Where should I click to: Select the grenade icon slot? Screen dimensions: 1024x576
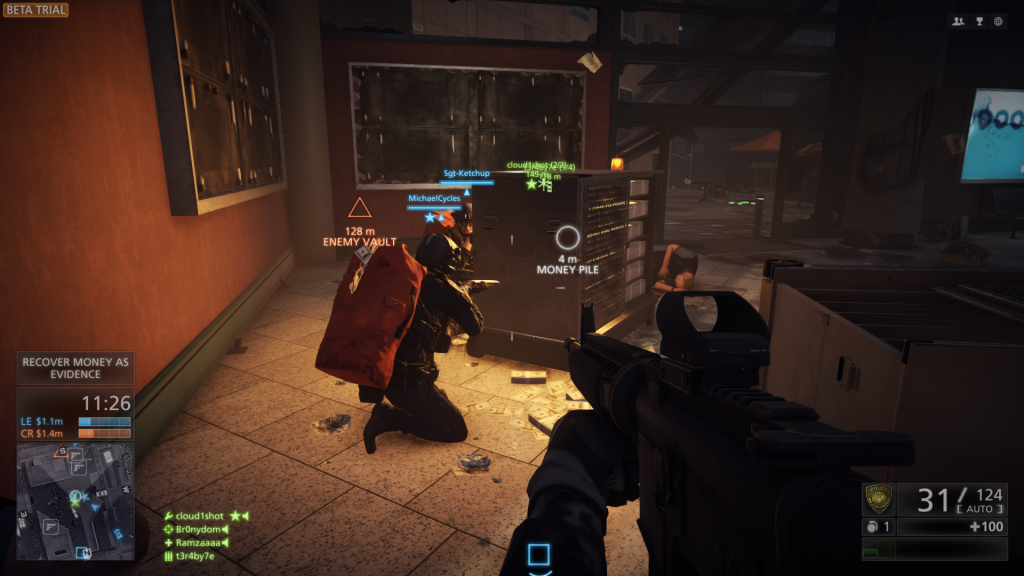click(x=871, y=526)
